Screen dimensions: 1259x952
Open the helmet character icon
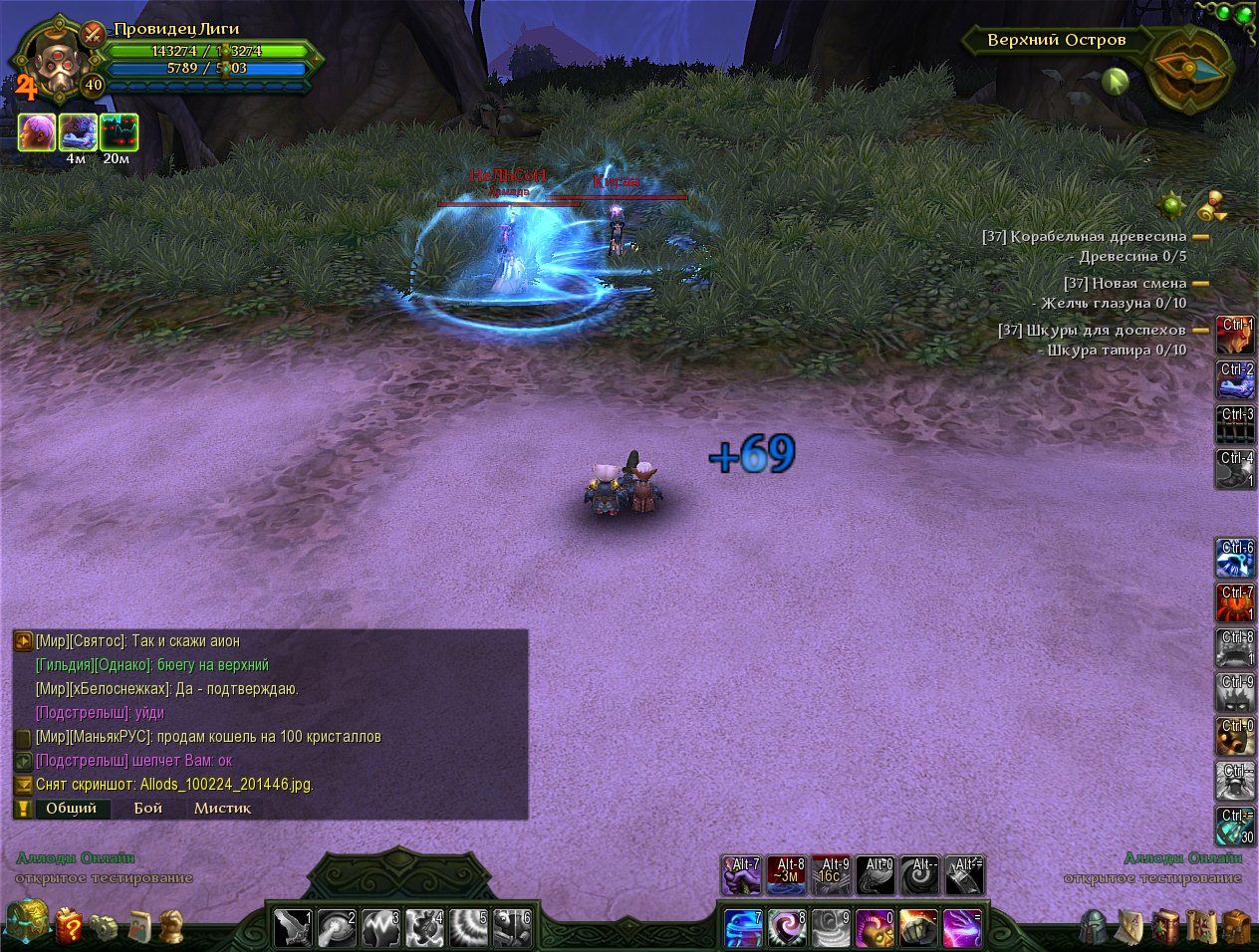click(1095, 926)
